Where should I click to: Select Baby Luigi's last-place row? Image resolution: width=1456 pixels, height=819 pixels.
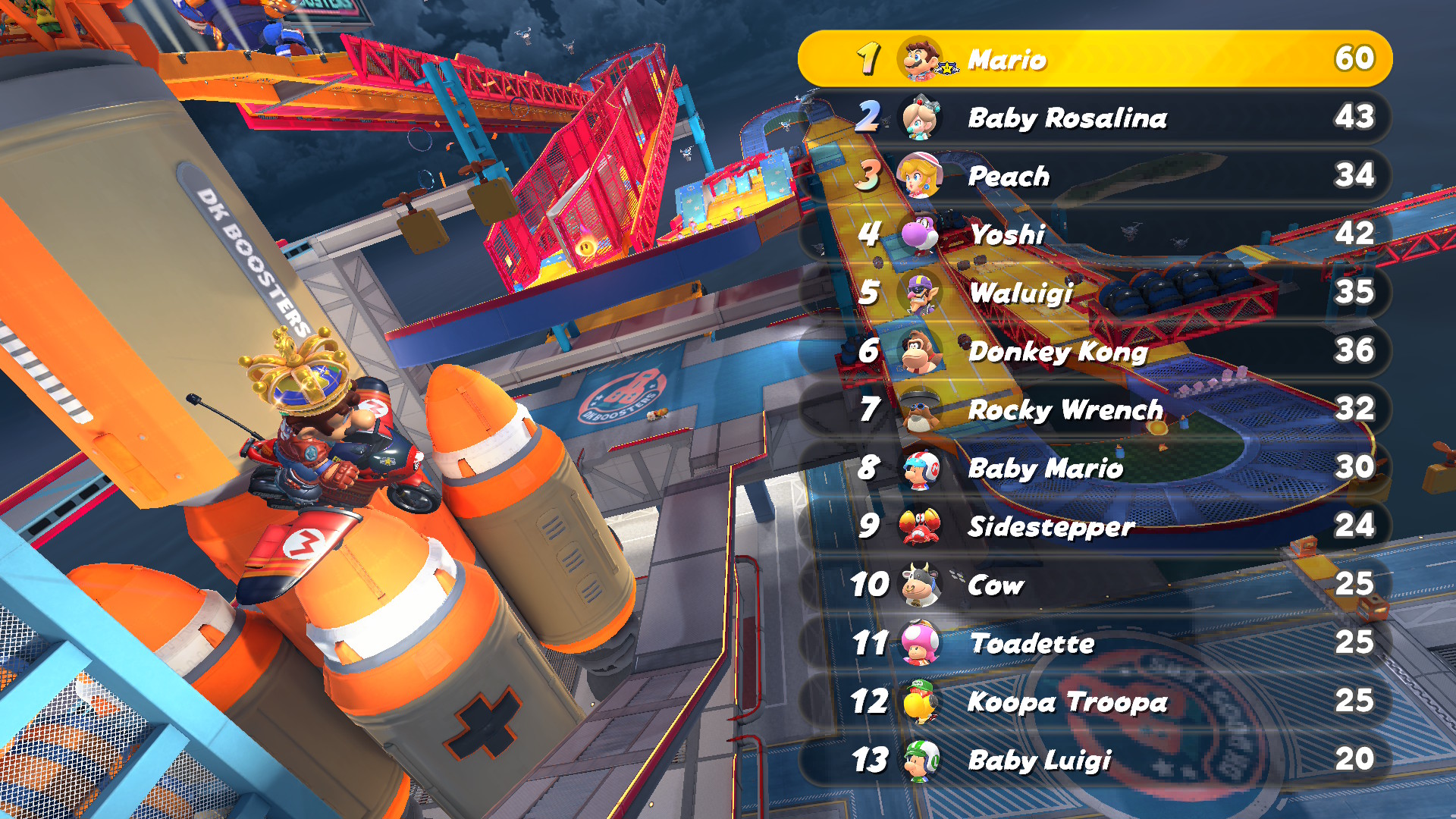coord(1095,759)
